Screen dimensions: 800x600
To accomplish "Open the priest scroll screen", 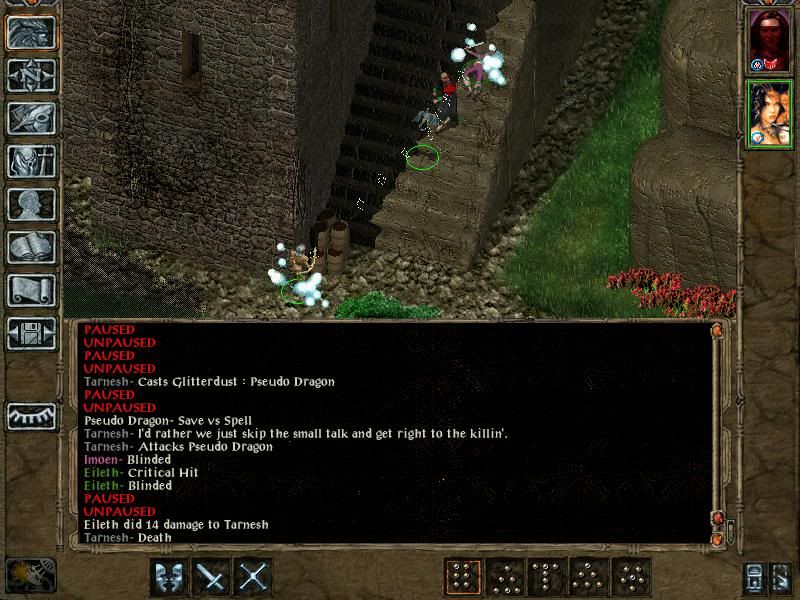I will coord(31,290).
